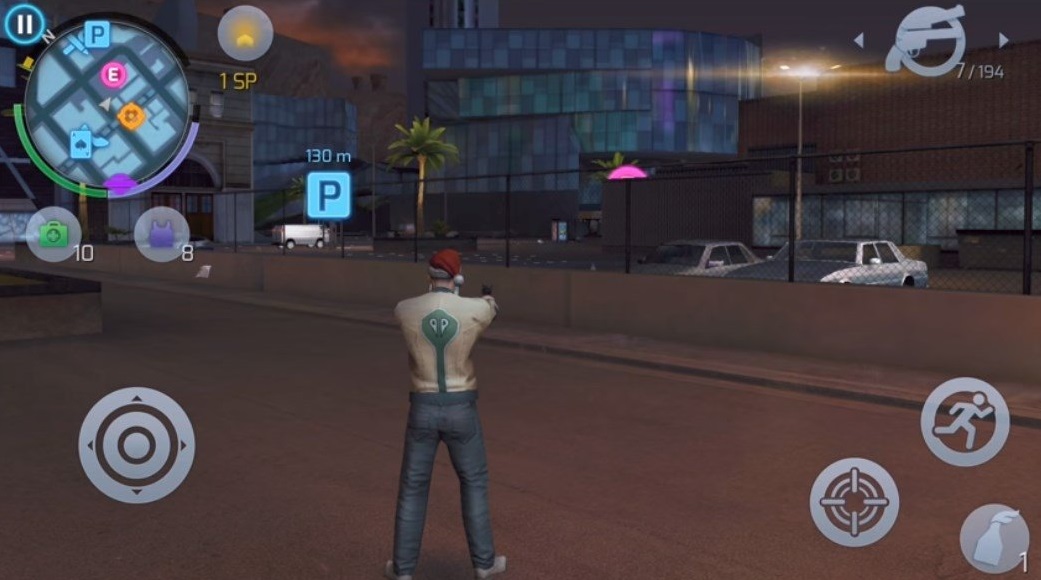Switch to the previous weapon arrow

click(858, 40)
